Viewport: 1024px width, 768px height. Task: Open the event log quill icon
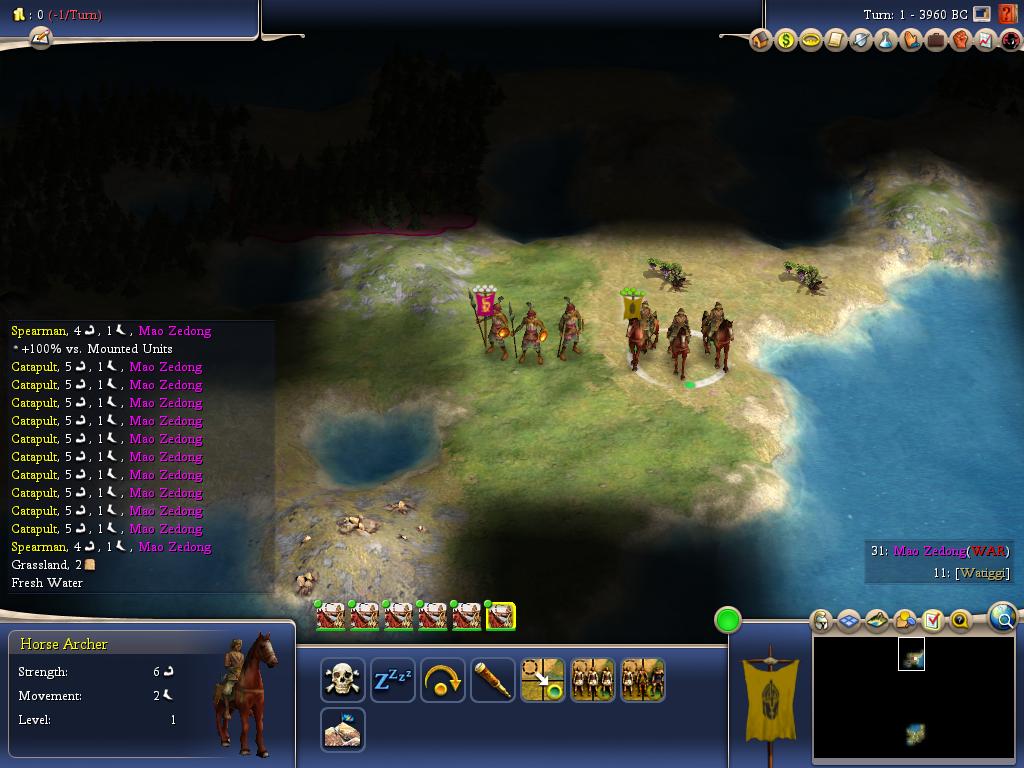click(x=40, y=38)
